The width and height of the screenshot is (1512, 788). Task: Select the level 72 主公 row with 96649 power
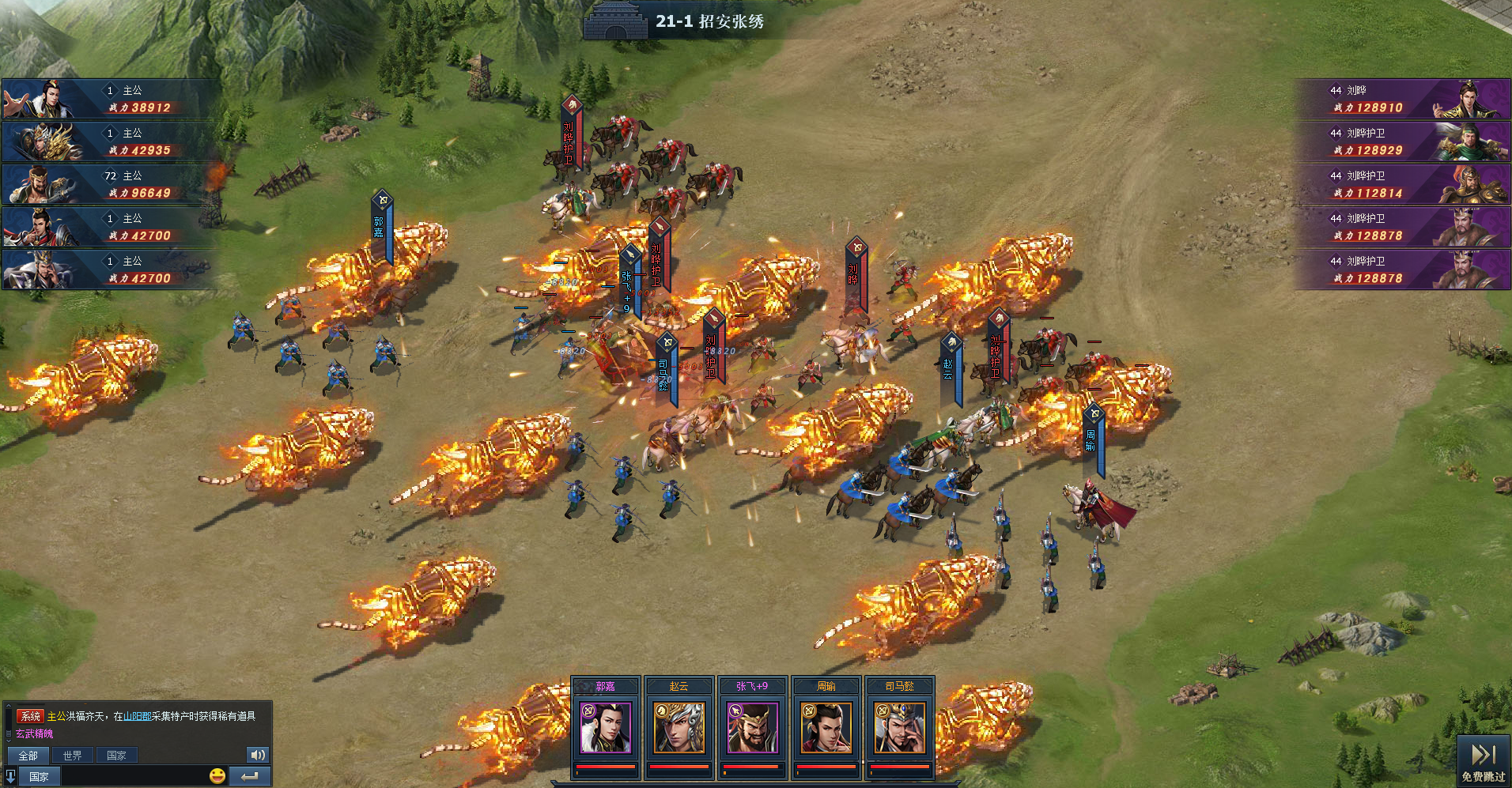111,184
